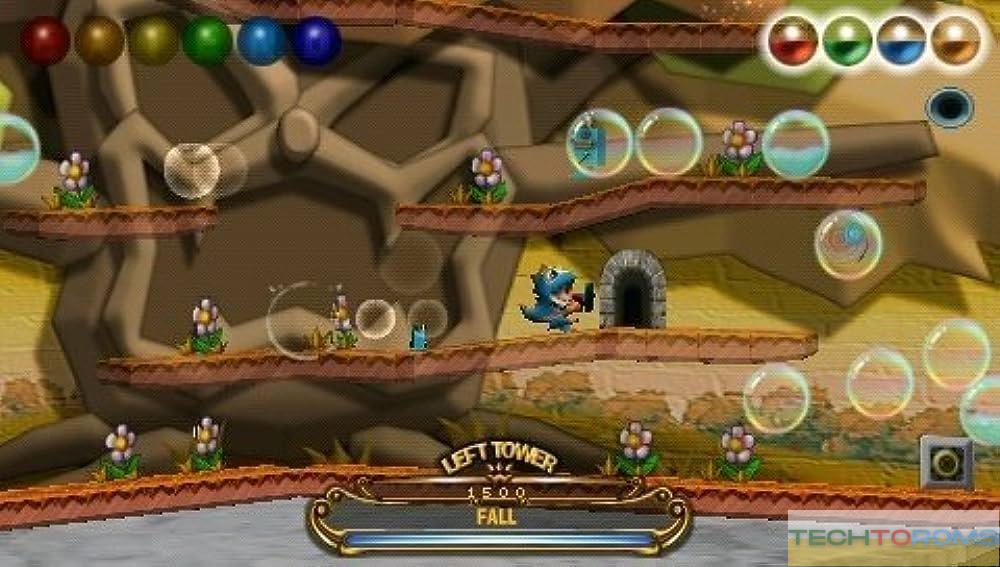Select the half-filled green orb at top right
The image size is (1000, 567).
tap(847, 41)
